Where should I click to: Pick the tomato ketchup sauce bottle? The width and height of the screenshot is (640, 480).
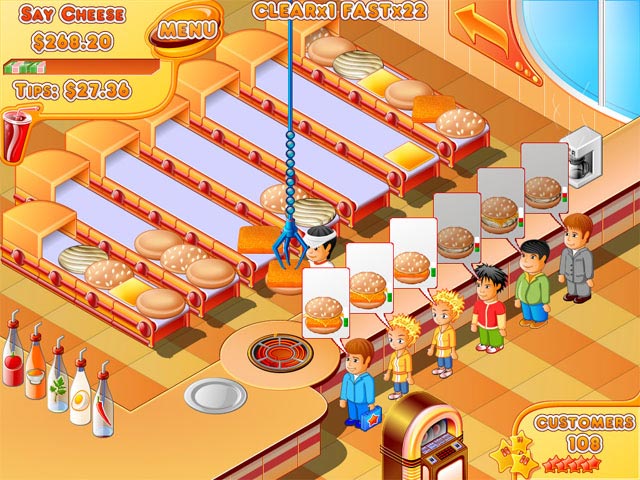[13, 355]
